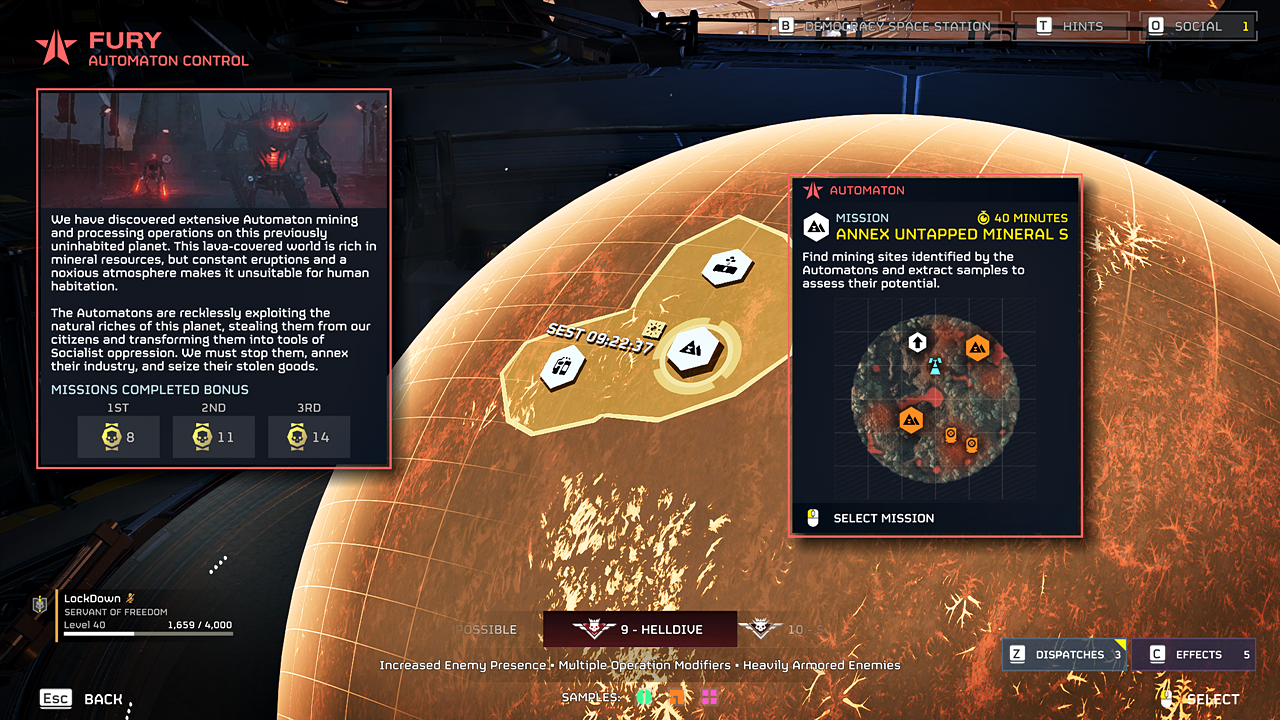
Task: Click the boots mission icon on the planet surface
Action: tap(561, 367)
